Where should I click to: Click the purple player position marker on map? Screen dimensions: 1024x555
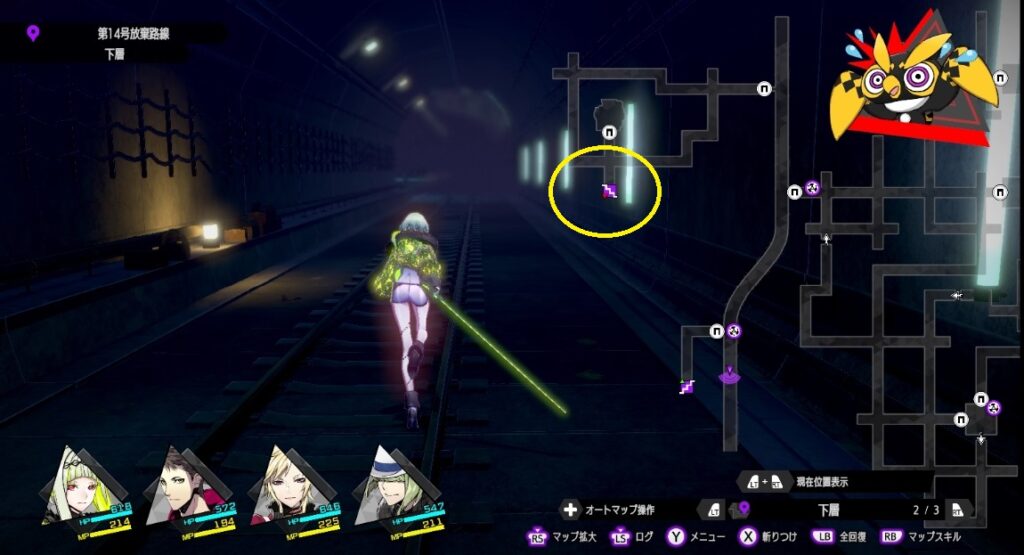coord(731,375)
